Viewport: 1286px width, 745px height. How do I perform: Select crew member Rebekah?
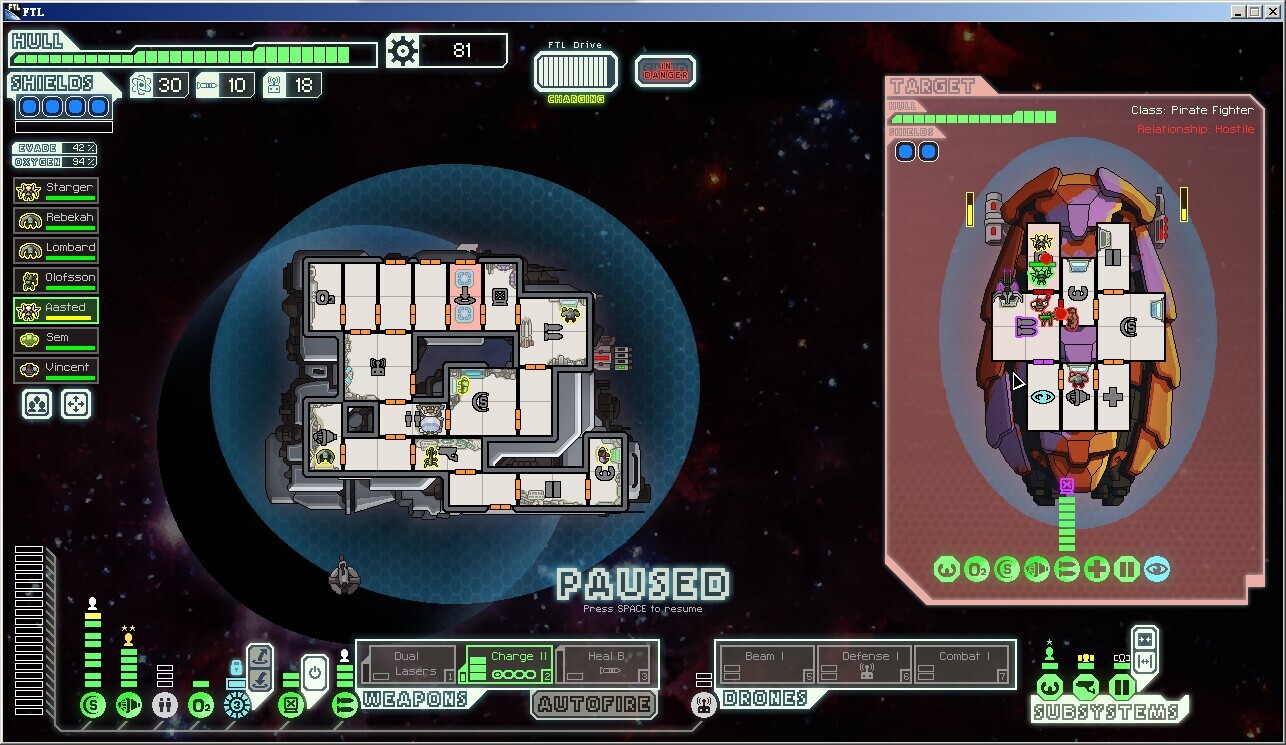point(56,220)
